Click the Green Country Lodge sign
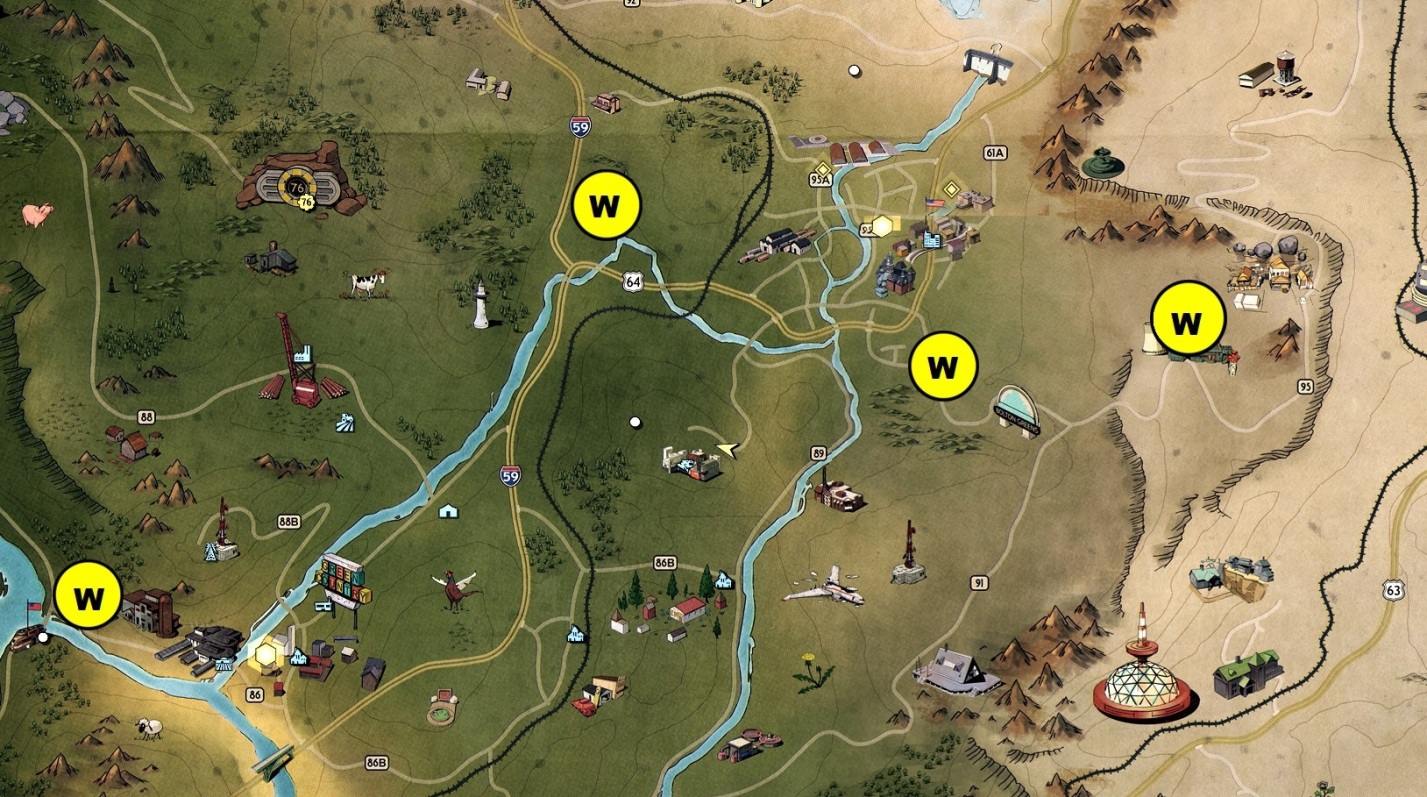 343,579
